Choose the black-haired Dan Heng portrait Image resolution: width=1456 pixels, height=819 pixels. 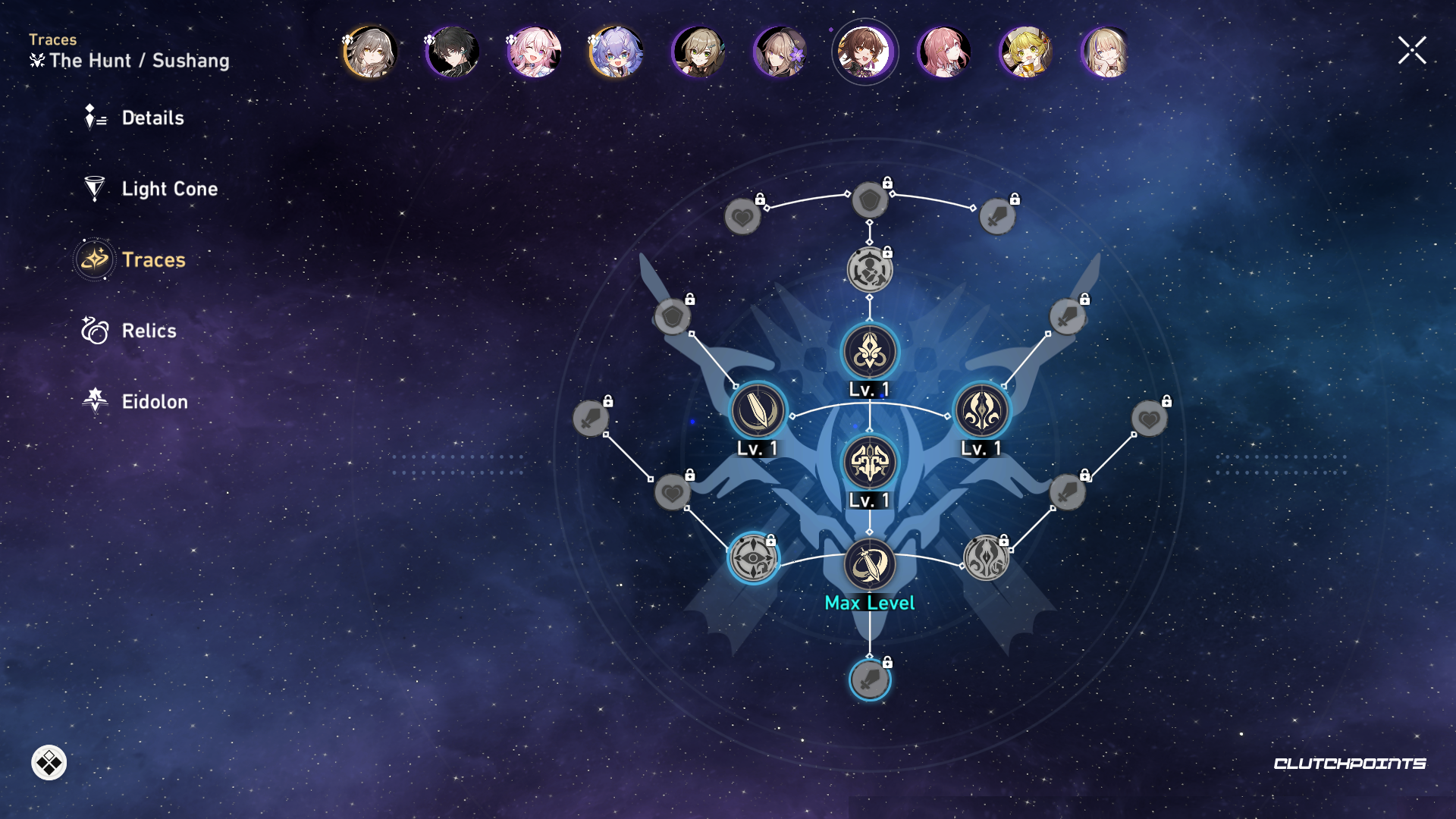(x=452, y=52)
